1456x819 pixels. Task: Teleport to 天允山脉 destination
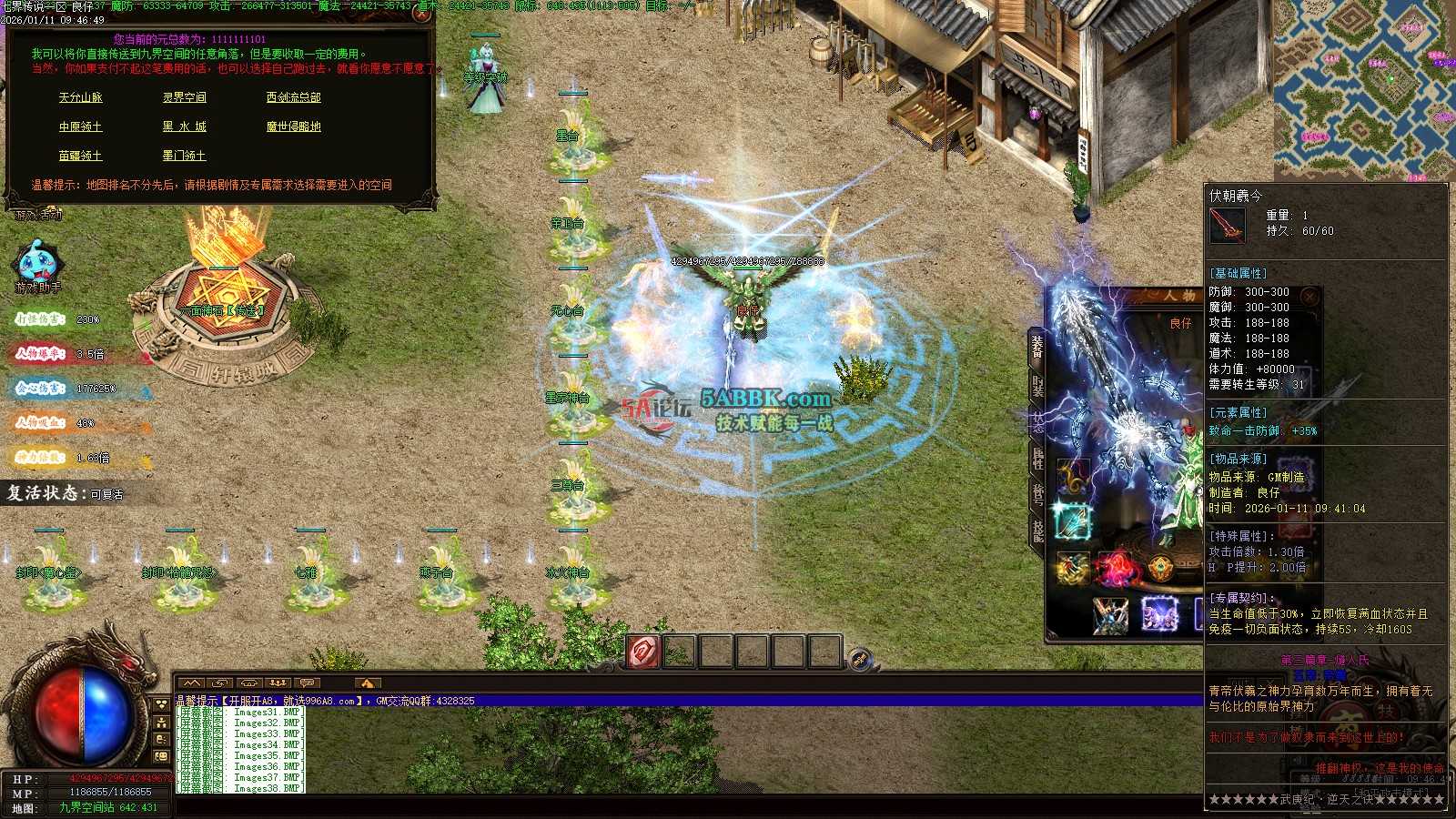(x=80, y=97)
